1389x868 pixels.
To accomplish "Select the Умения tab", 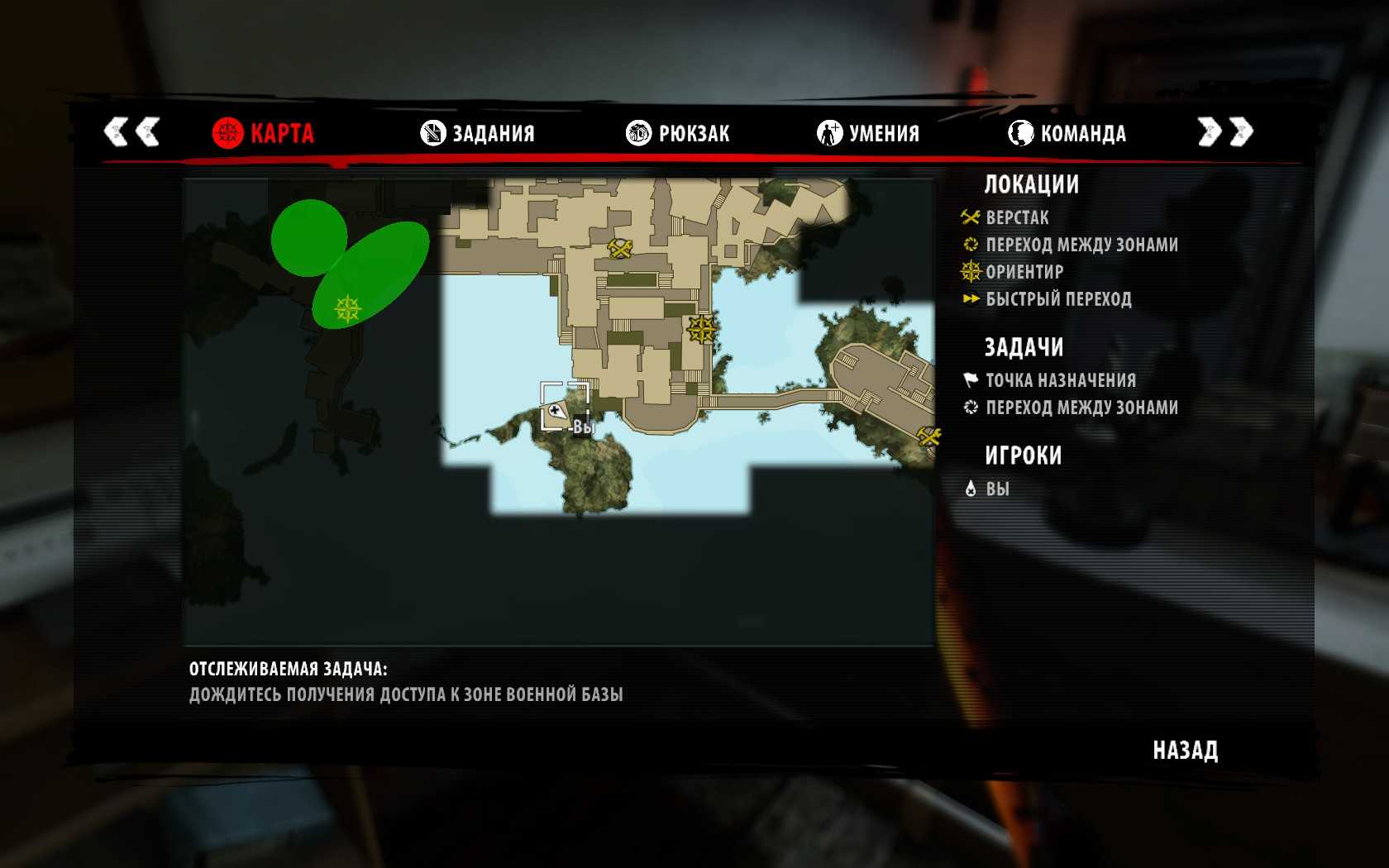I will (868, 133).
